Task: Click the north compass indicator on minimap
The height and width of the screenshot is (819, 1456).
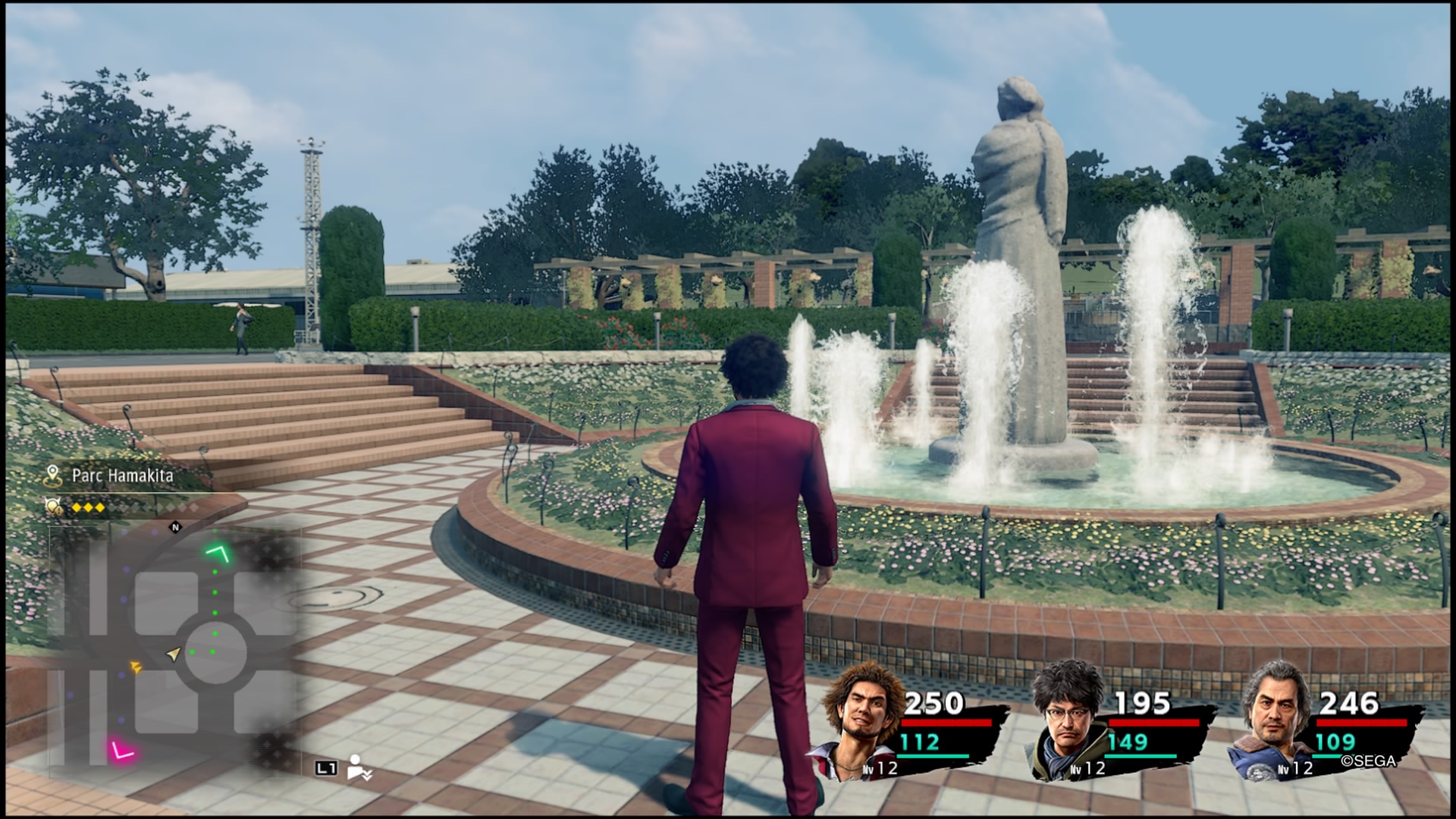Action: coord(176,526)
